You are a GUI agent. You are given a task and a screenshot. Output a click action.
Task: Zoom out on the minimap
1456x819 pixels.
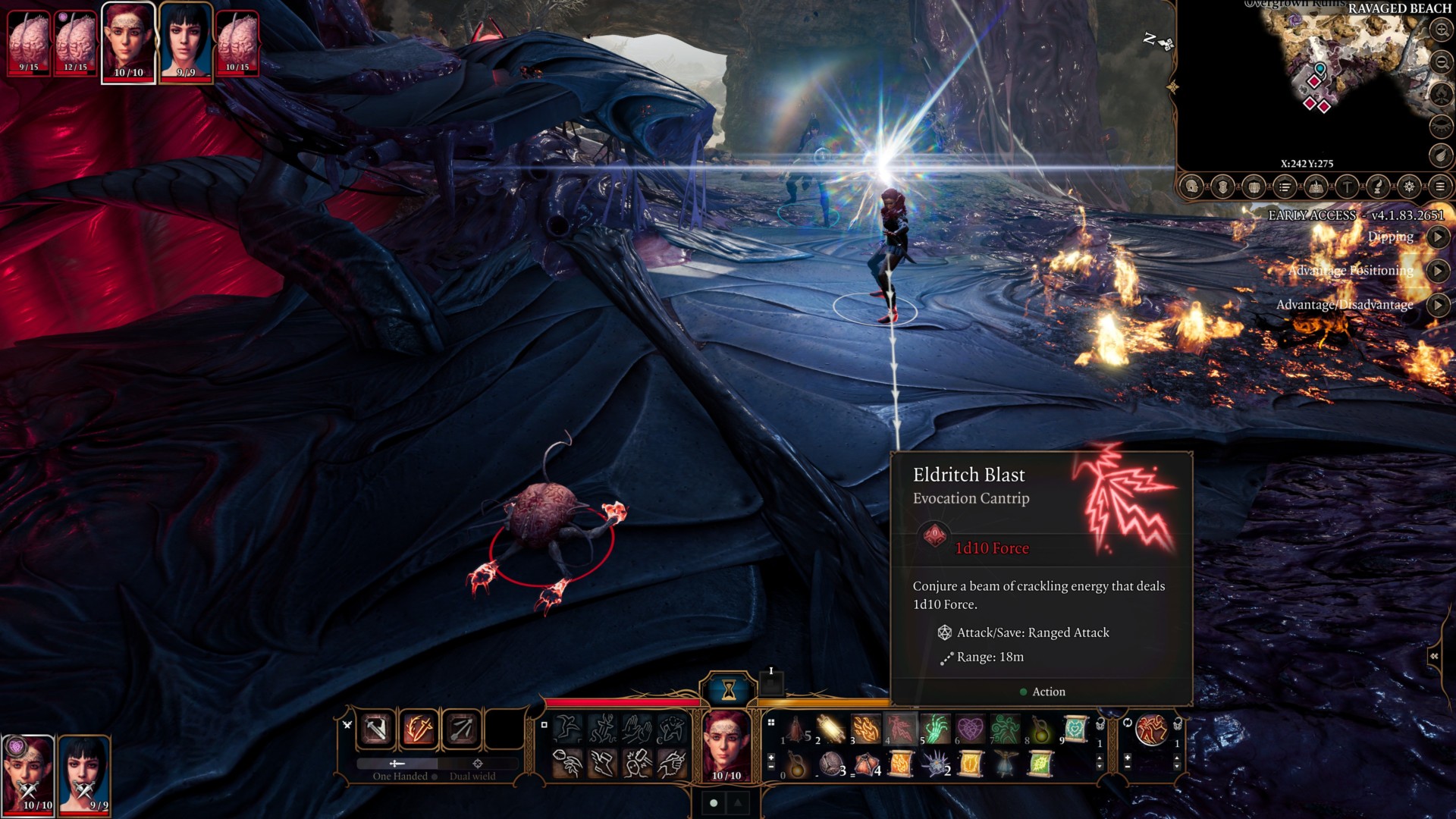pyautogui.click(x=1441, y=62)
